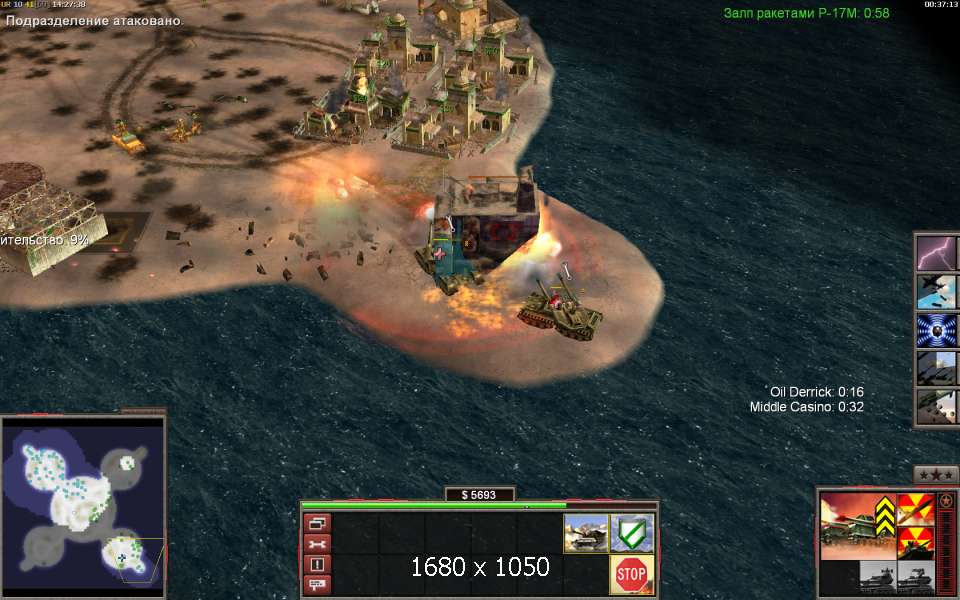Open generals powers with the three-star button
Viewport: 960px width, 600px height.
click(936, 474)
